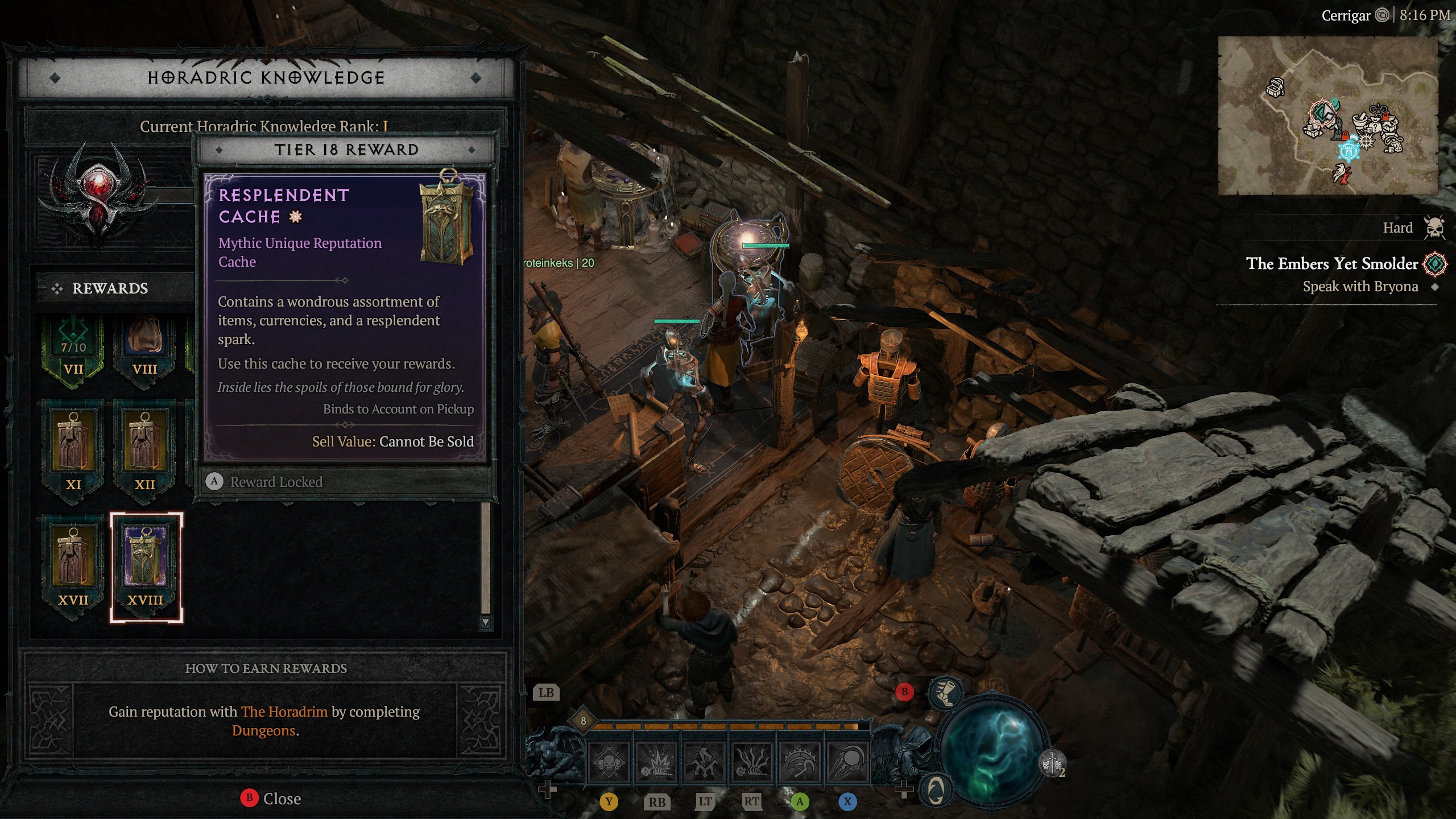Click the Corpse Tendrils skill in the RT slot
Image resolution: width=1456 pixels, height=819 pixels.
click(x=751, y=764)
